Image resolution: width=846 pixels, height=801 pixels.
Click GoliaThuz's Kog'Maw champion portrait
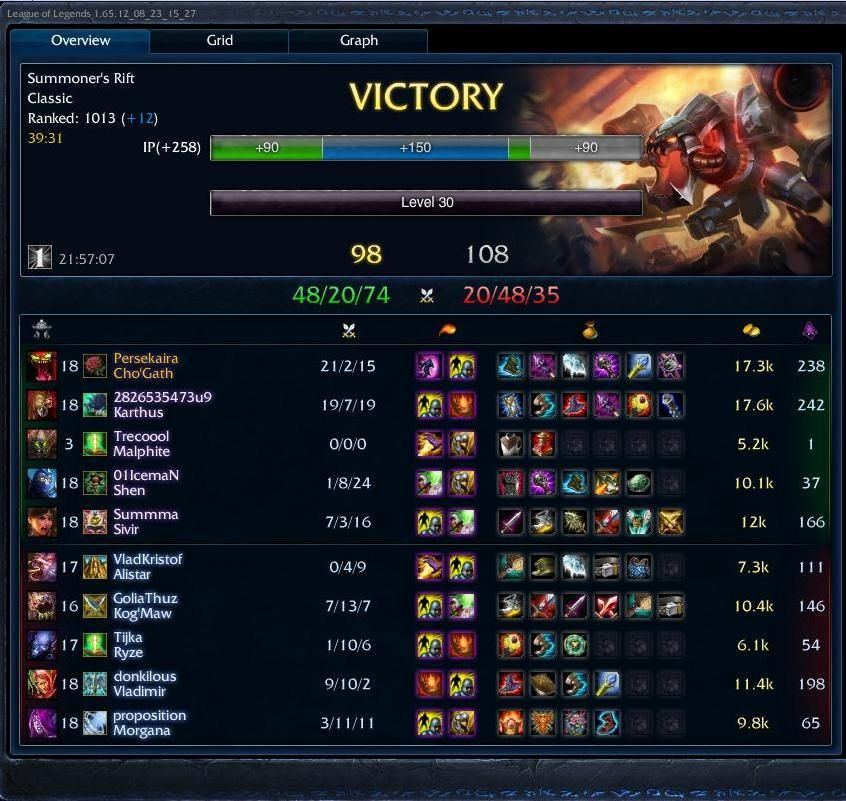pos(41,606)
